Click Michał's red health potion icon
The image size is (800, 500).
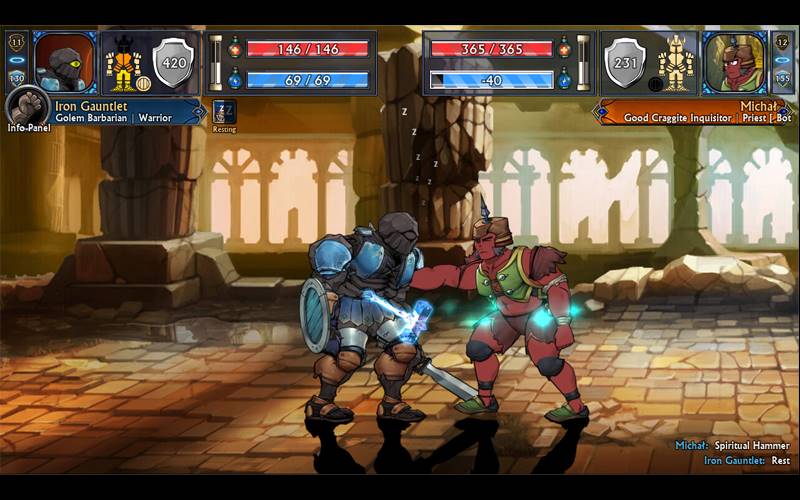pyautogui.click(x=564, y=48)
